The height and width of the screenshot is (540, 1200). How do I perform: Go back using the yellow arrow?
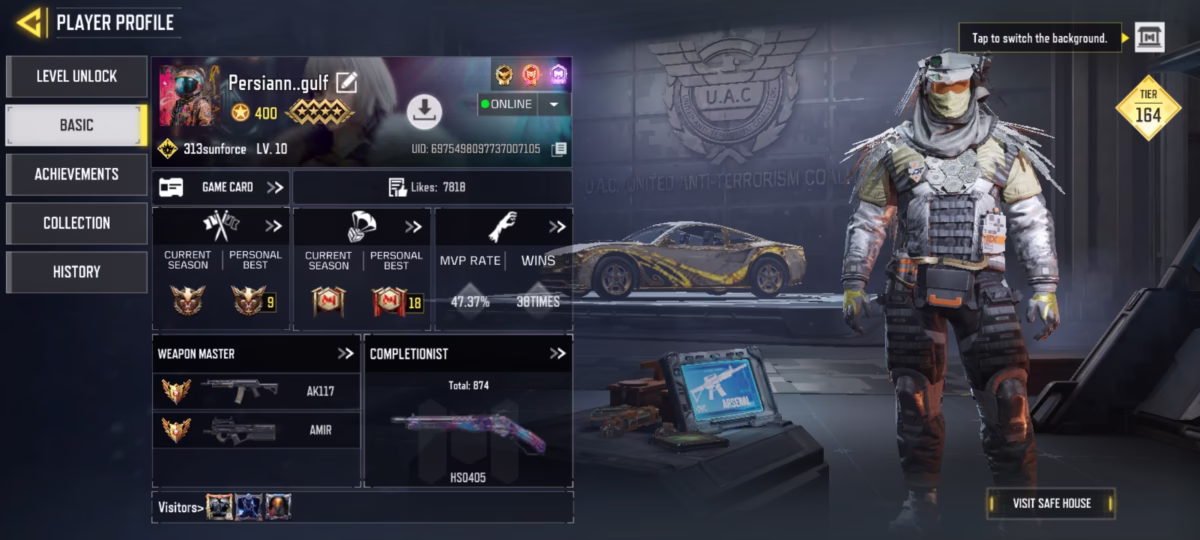coord(30,22)
